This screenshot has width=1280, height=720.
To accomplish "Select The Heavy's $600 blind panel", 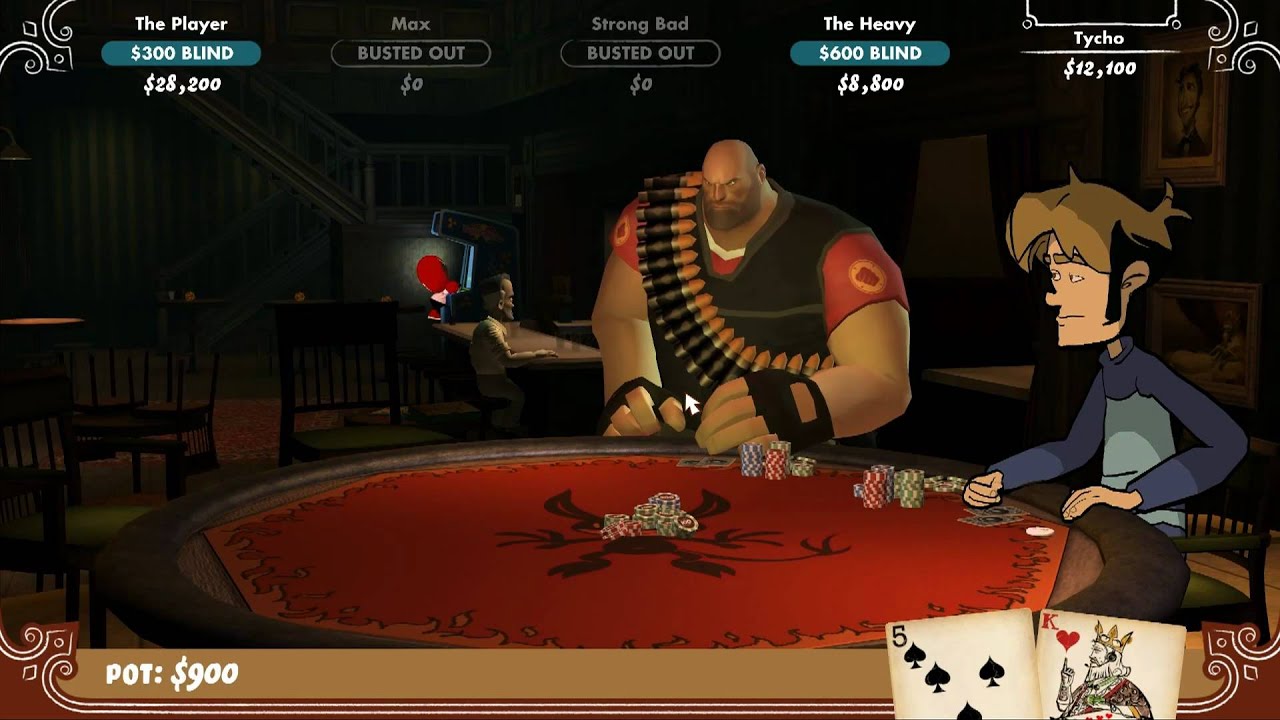I will (x=870, y=53).
